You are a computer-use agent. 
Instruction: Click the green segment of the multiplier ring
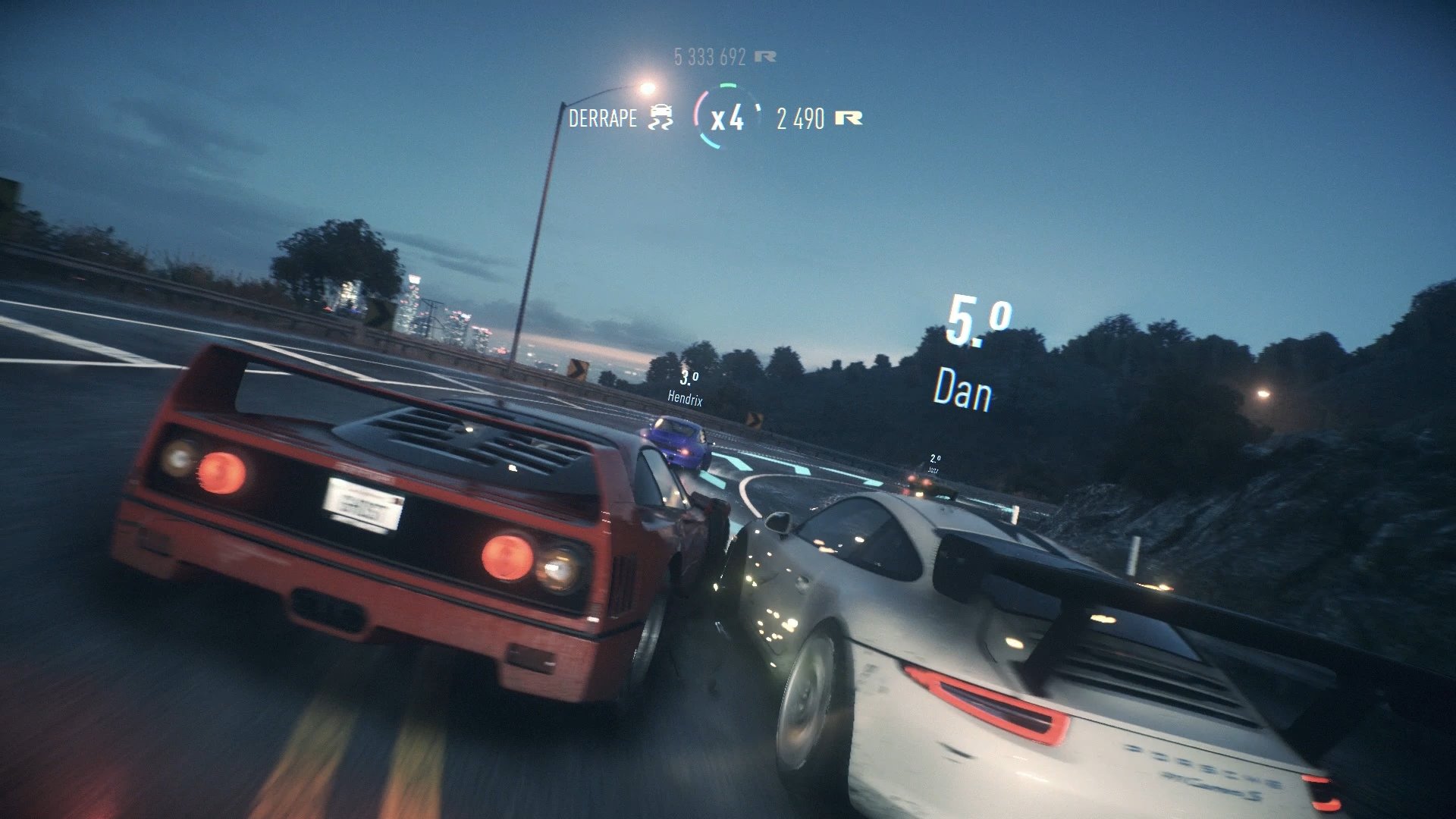726,85
